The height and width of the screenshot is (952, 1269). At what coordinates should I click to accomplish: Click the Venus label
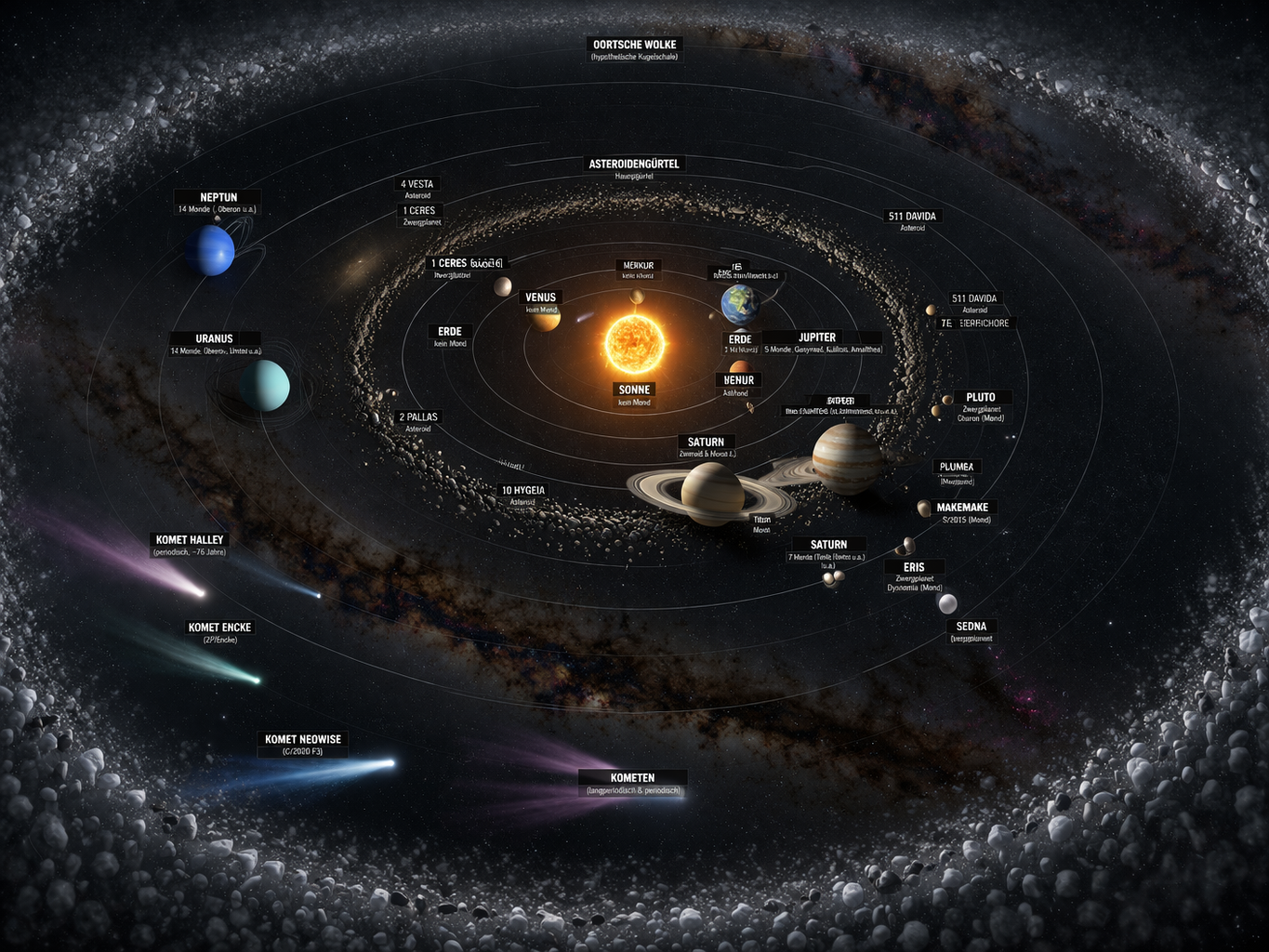click(541, 298)
